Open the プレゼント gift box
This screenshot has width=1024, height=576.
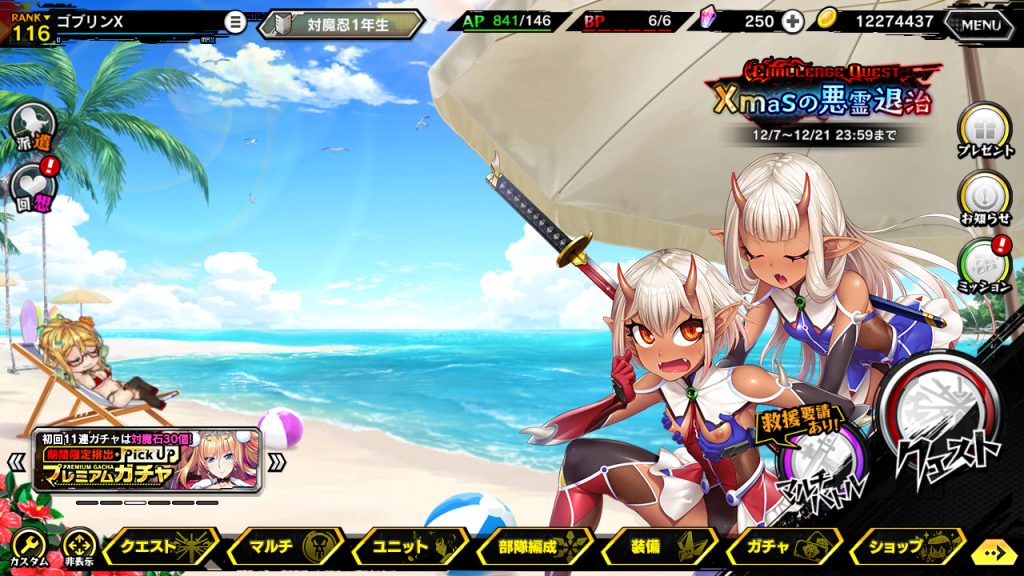984,130
